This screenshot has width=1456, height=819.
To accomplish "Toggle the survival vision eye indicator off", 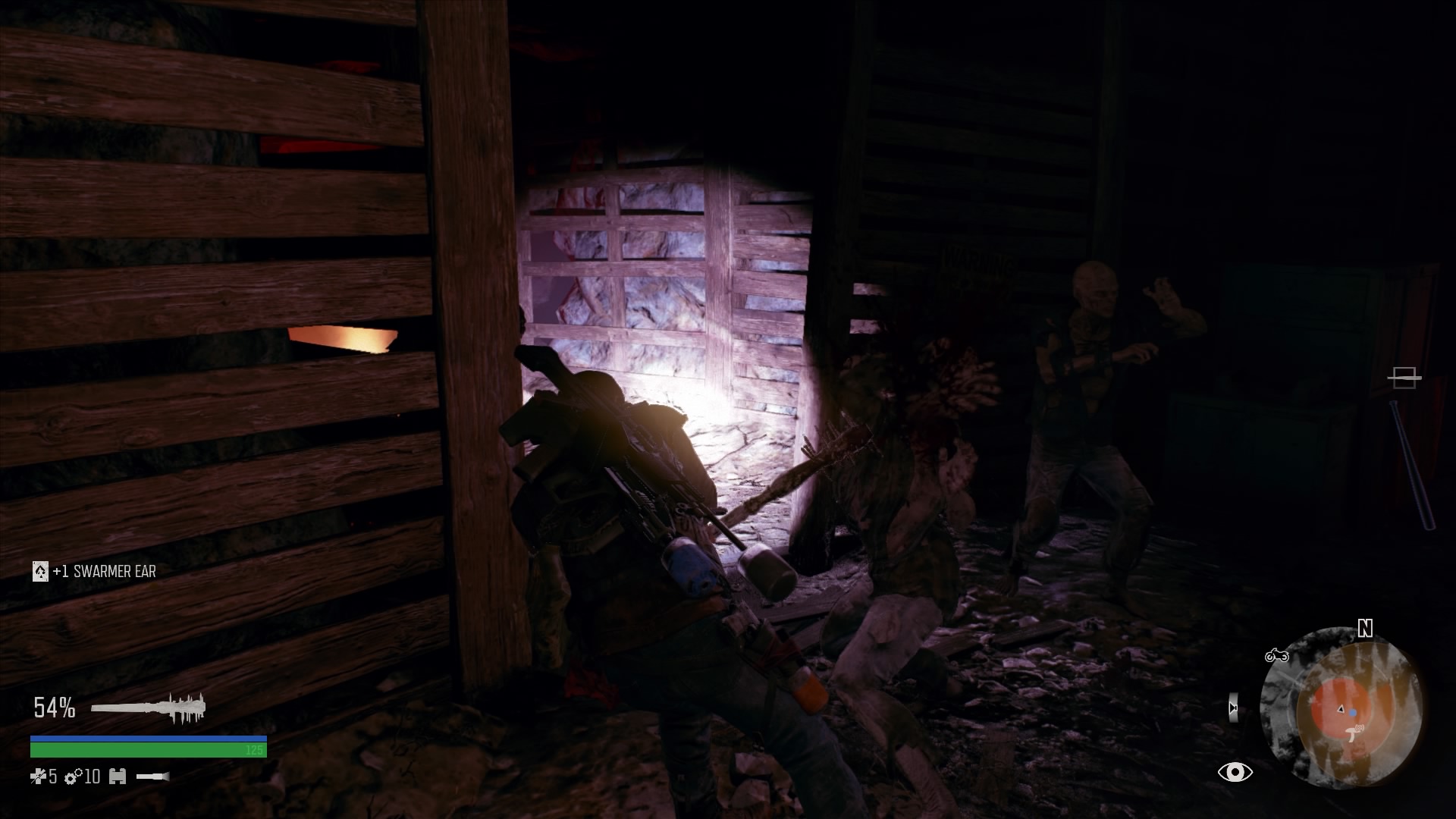I will pos(1235,771).
